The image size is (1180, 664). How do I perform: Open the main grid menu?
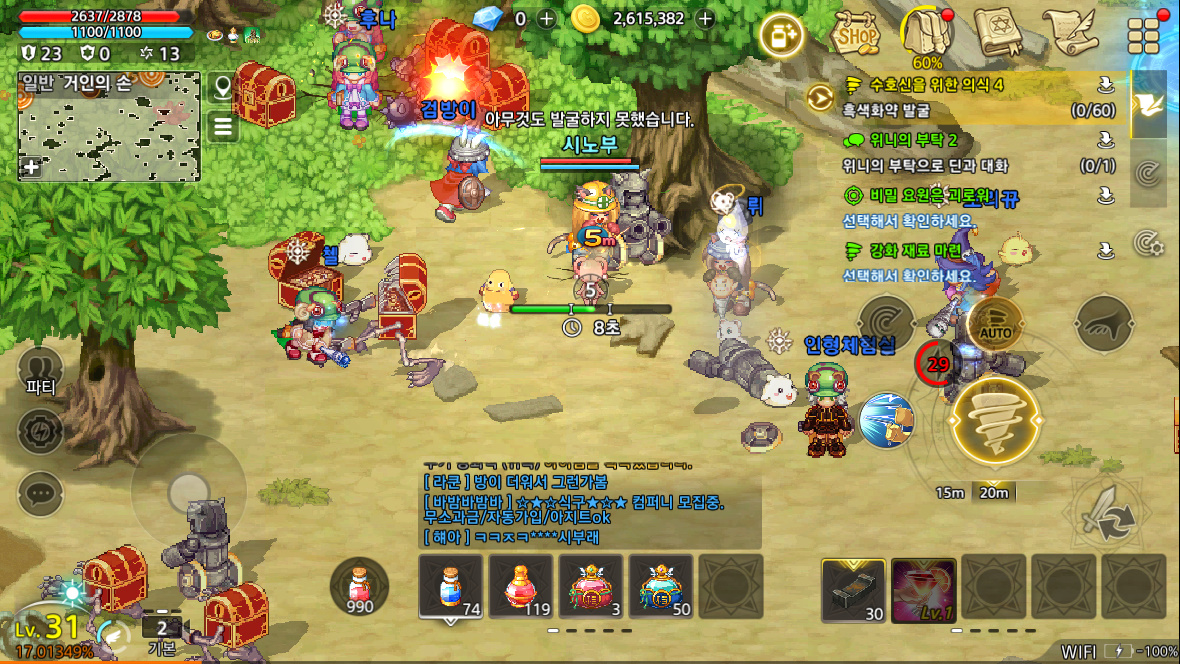tap(1143, 35)
